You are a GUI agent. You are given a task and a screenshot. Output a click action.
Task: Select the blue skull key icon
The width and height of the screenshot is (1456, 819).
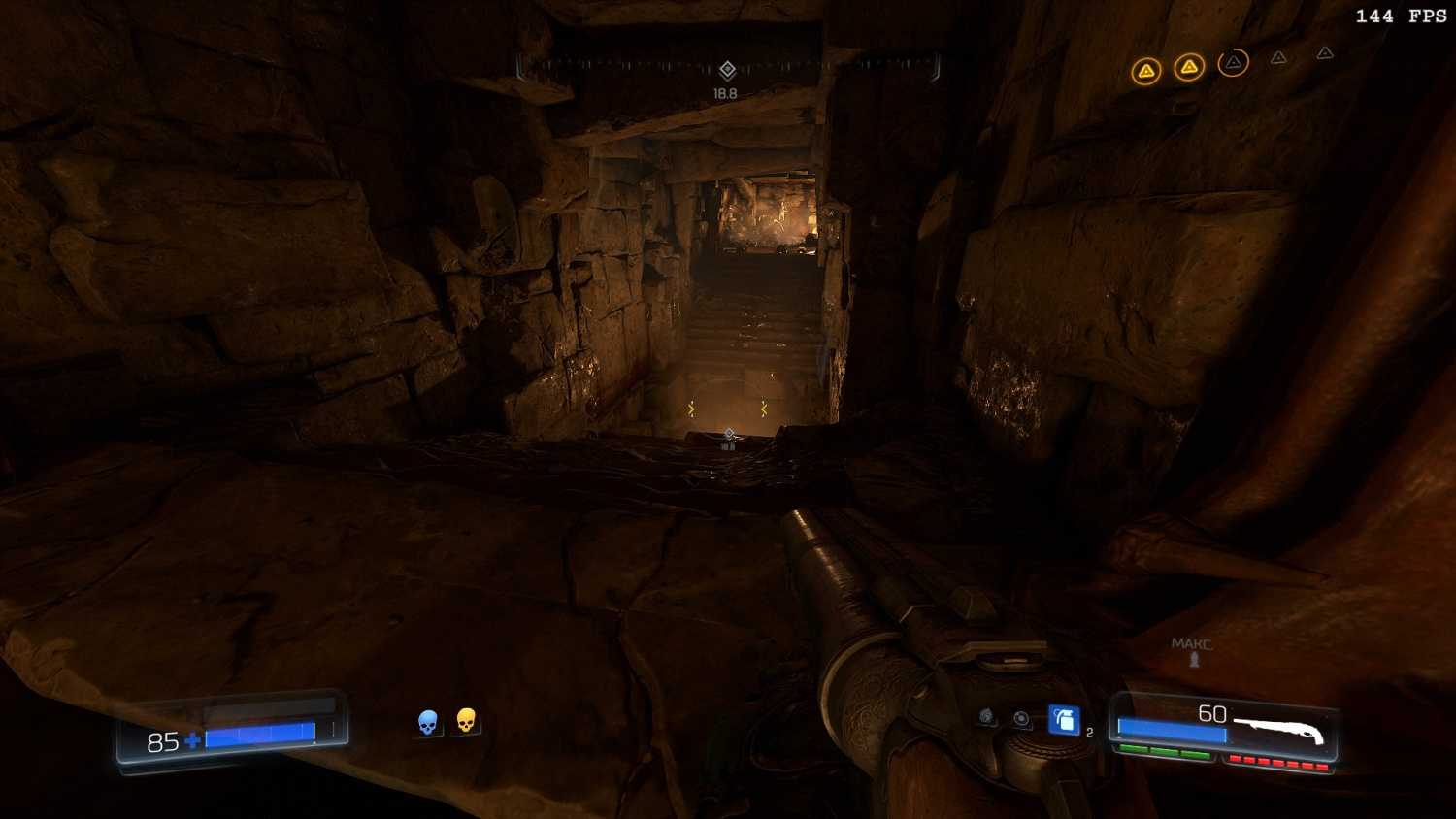[428, 722]
